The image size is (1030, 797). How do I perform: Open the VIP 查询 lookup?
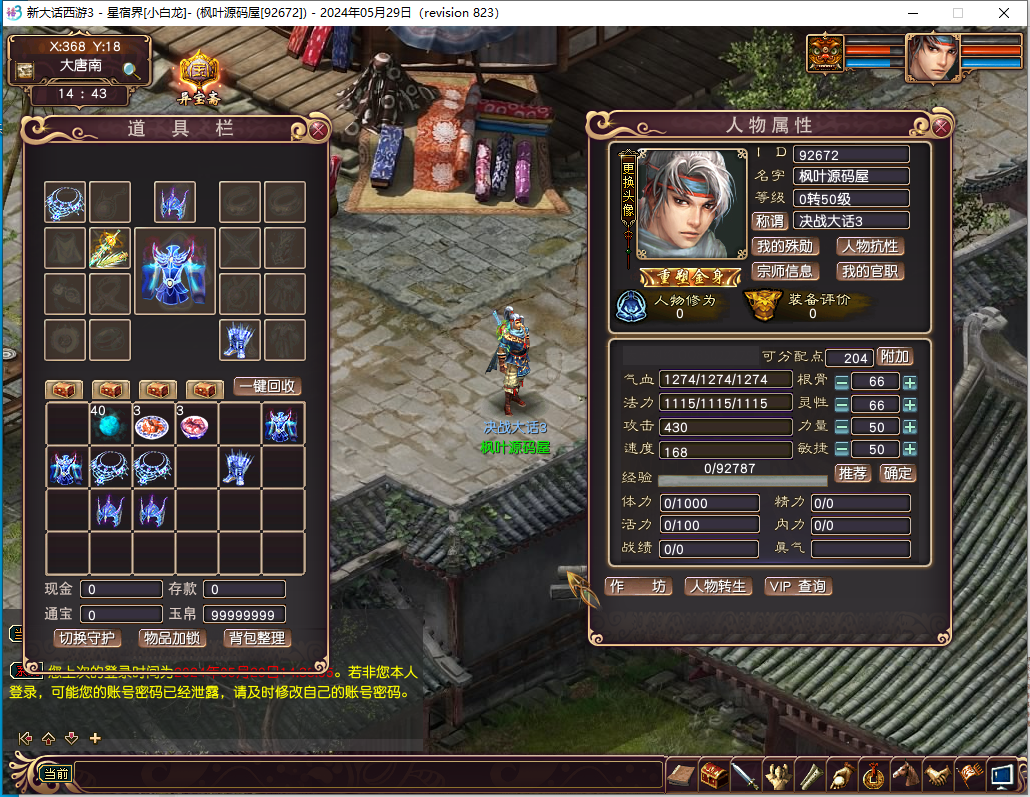coord(798,587)
